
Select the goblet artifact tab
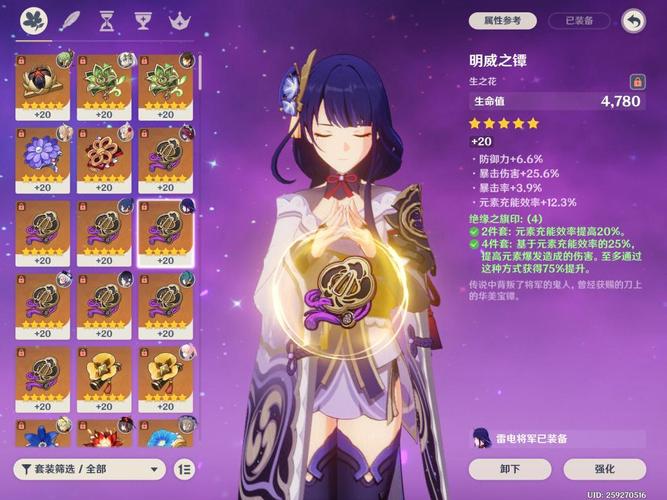tap(144, 20)
